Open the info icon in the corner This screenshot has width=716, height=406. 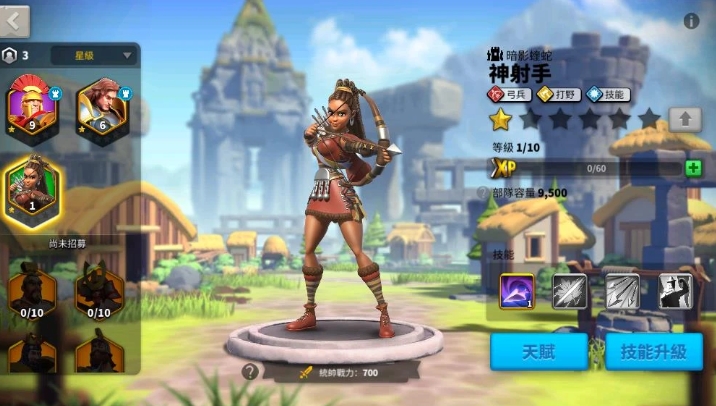tap(691, 21)
